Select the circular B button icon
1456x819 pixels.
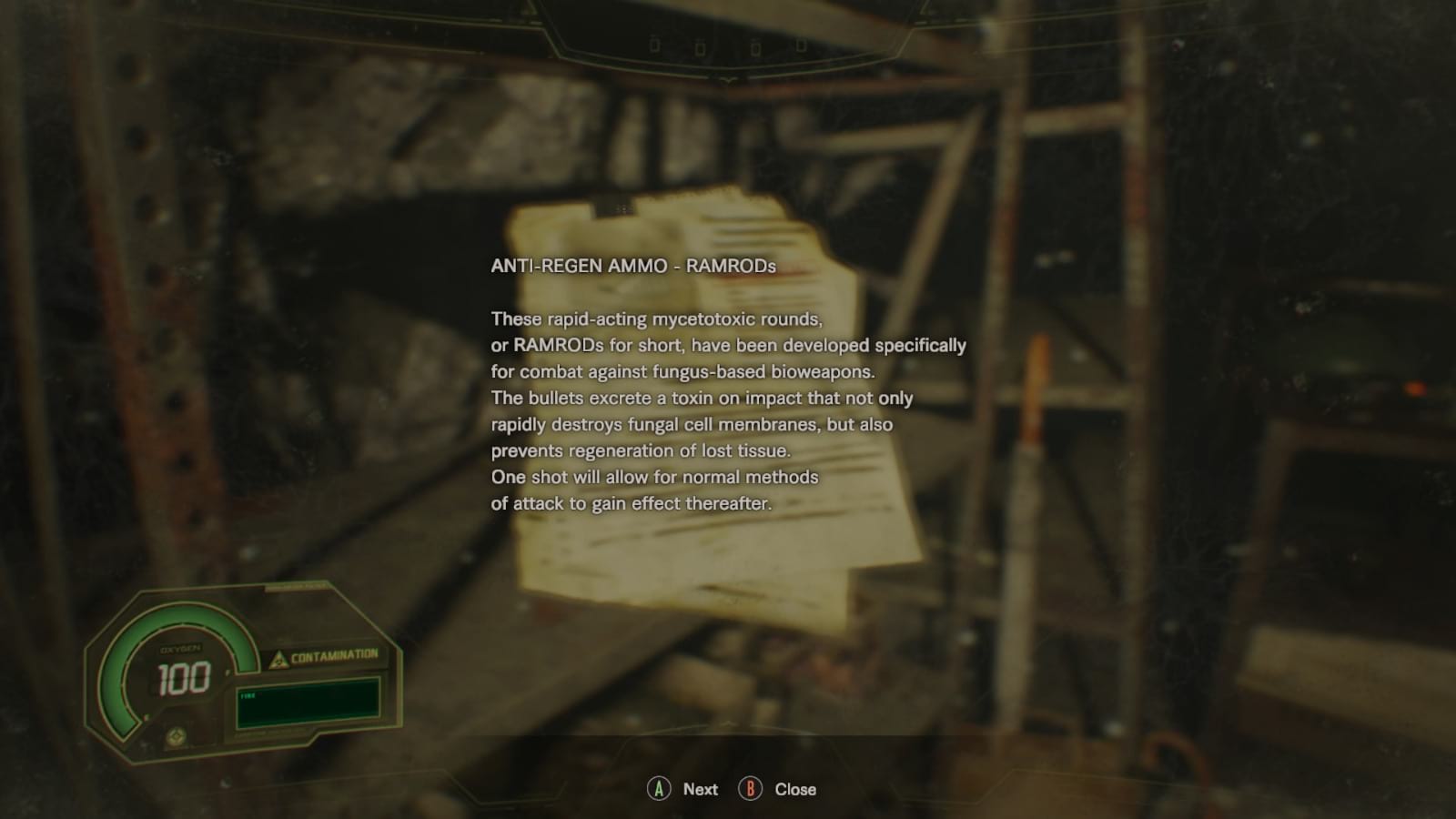point(750,789)
